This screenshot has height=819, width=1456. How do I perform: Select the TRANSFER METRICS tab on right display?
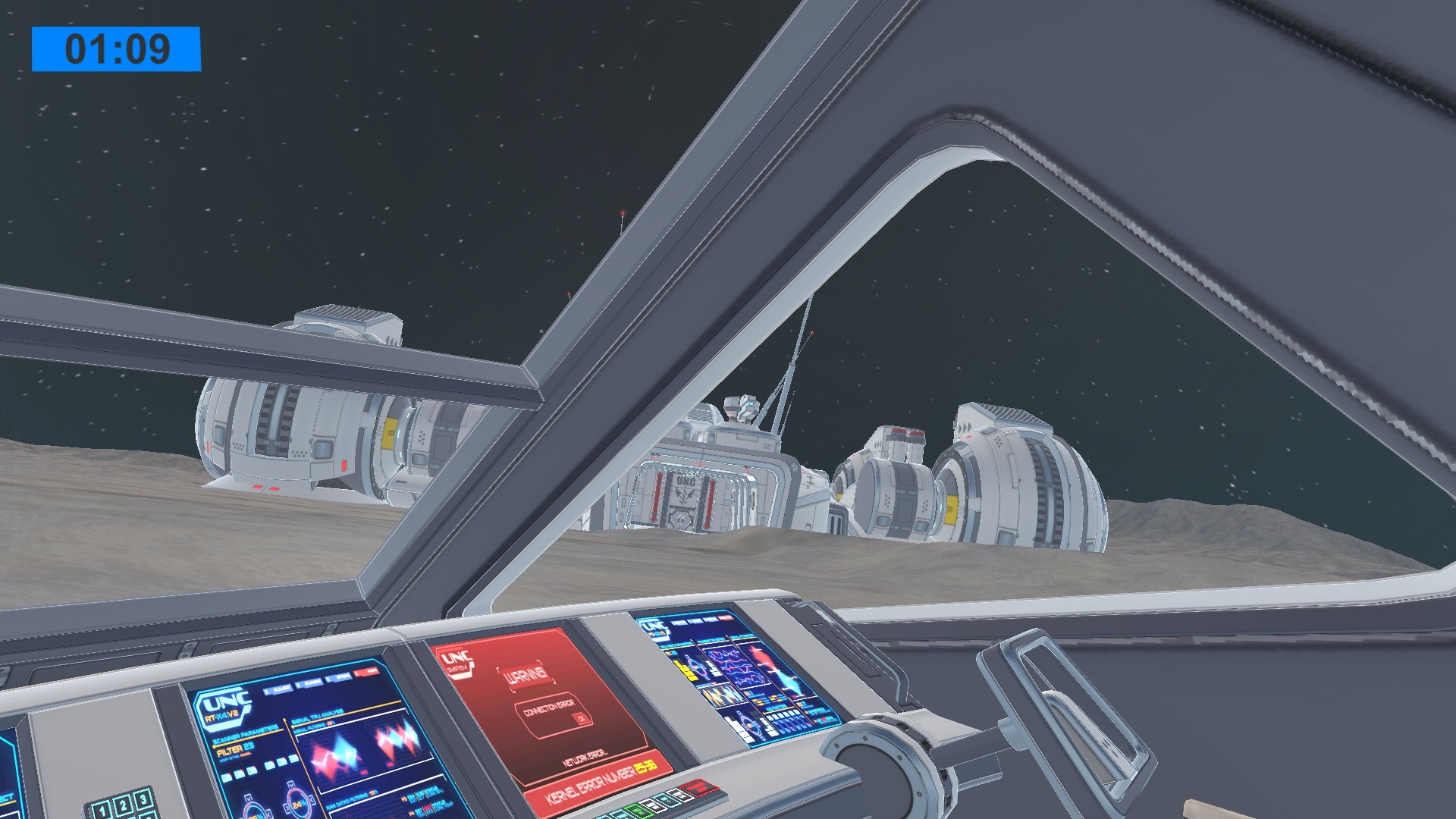[711, 641]
